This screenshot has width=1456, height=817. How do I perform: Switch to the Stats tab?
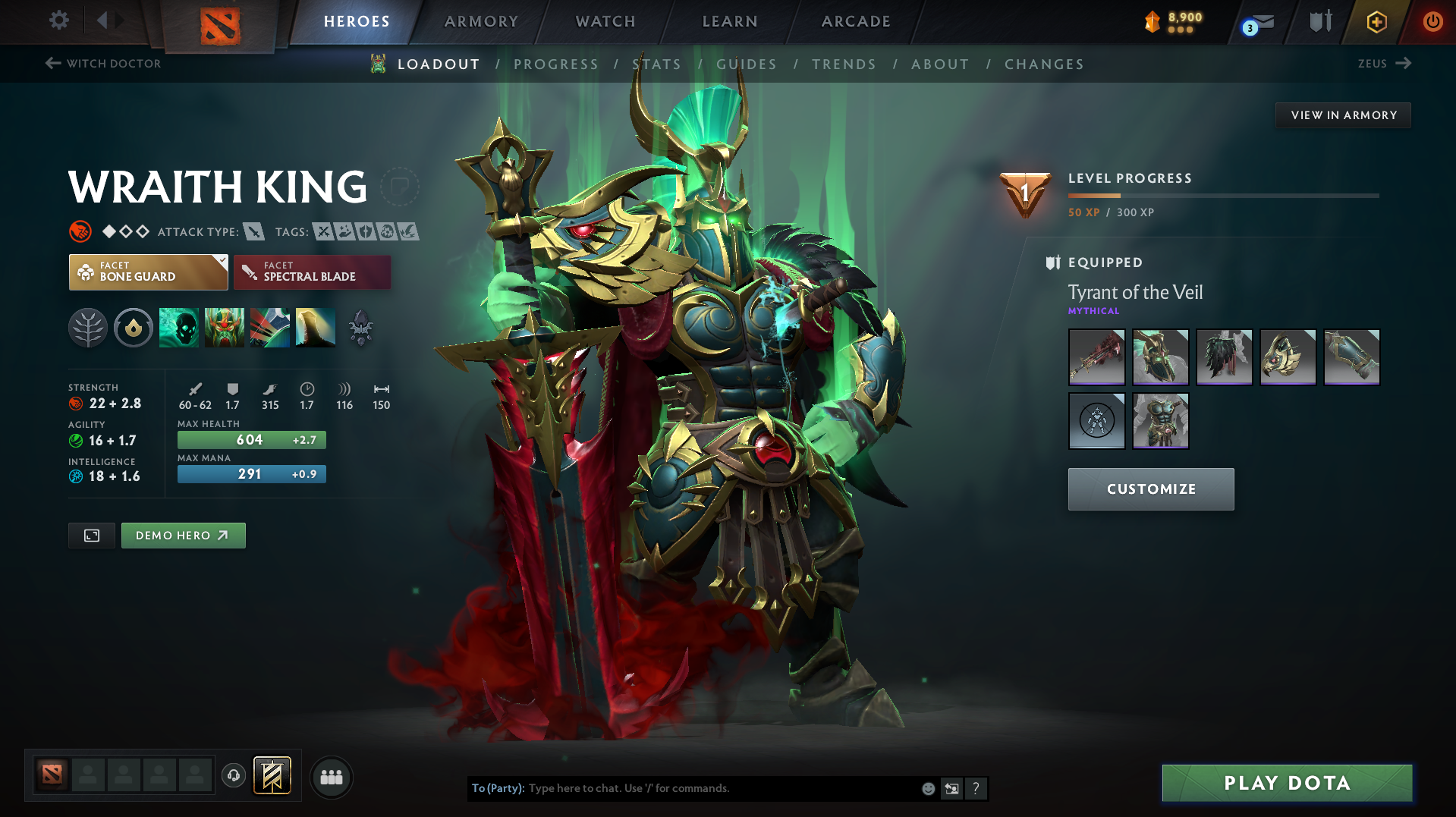[657, 64]
